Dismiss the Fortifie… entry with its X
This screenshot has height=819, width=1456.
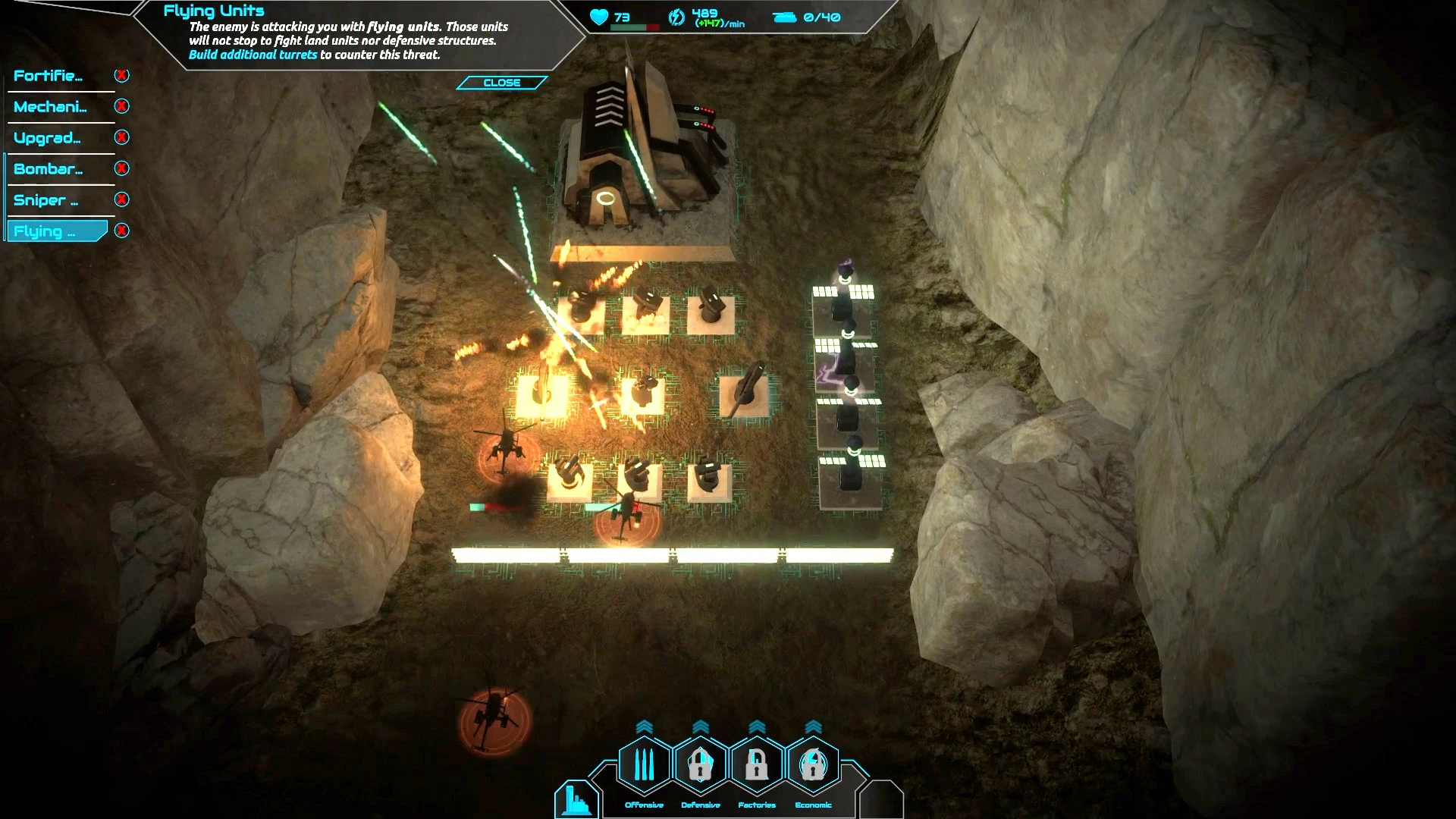pos(121,75)
